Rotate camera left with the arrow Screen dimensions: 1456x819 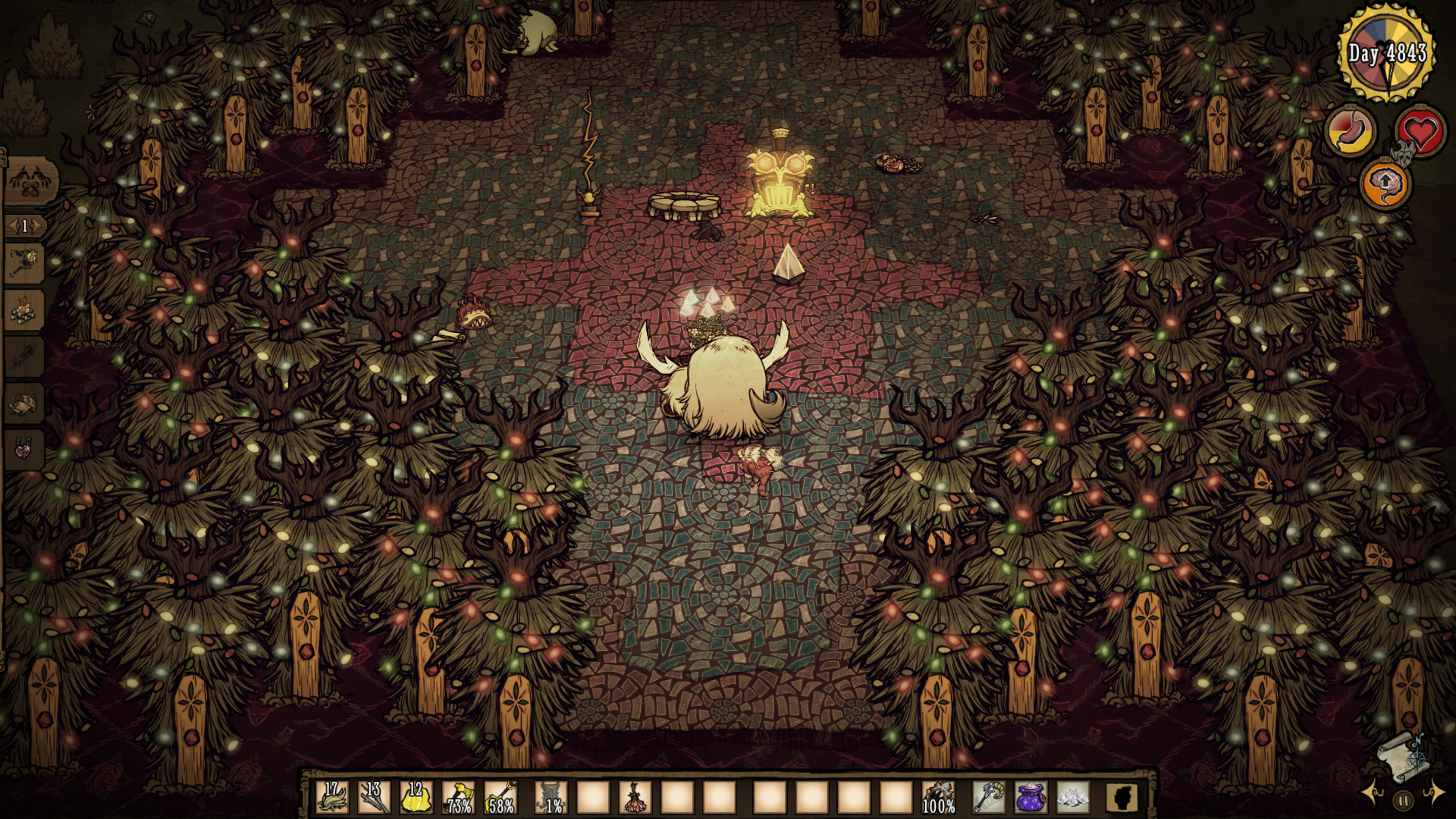click(x=1372, y=793)
